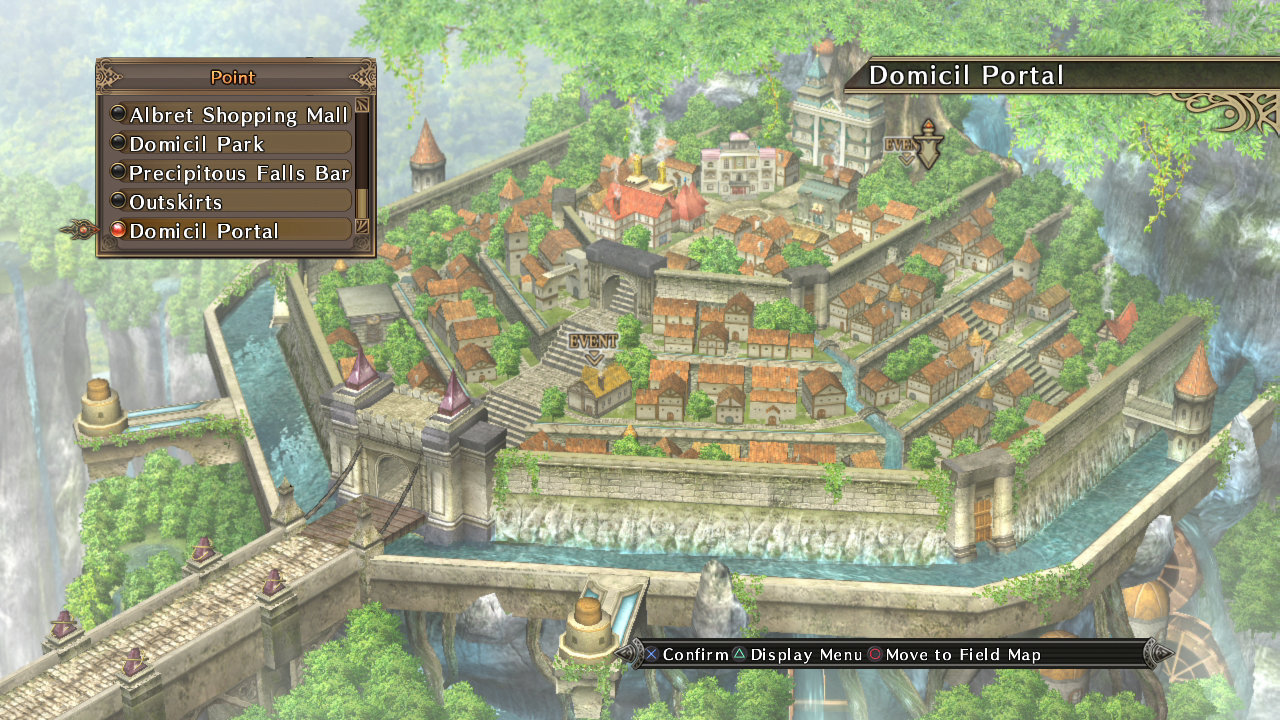Click the Domicil Portal title banner
Screen dimensions: 1280x720
pos(966,75)
